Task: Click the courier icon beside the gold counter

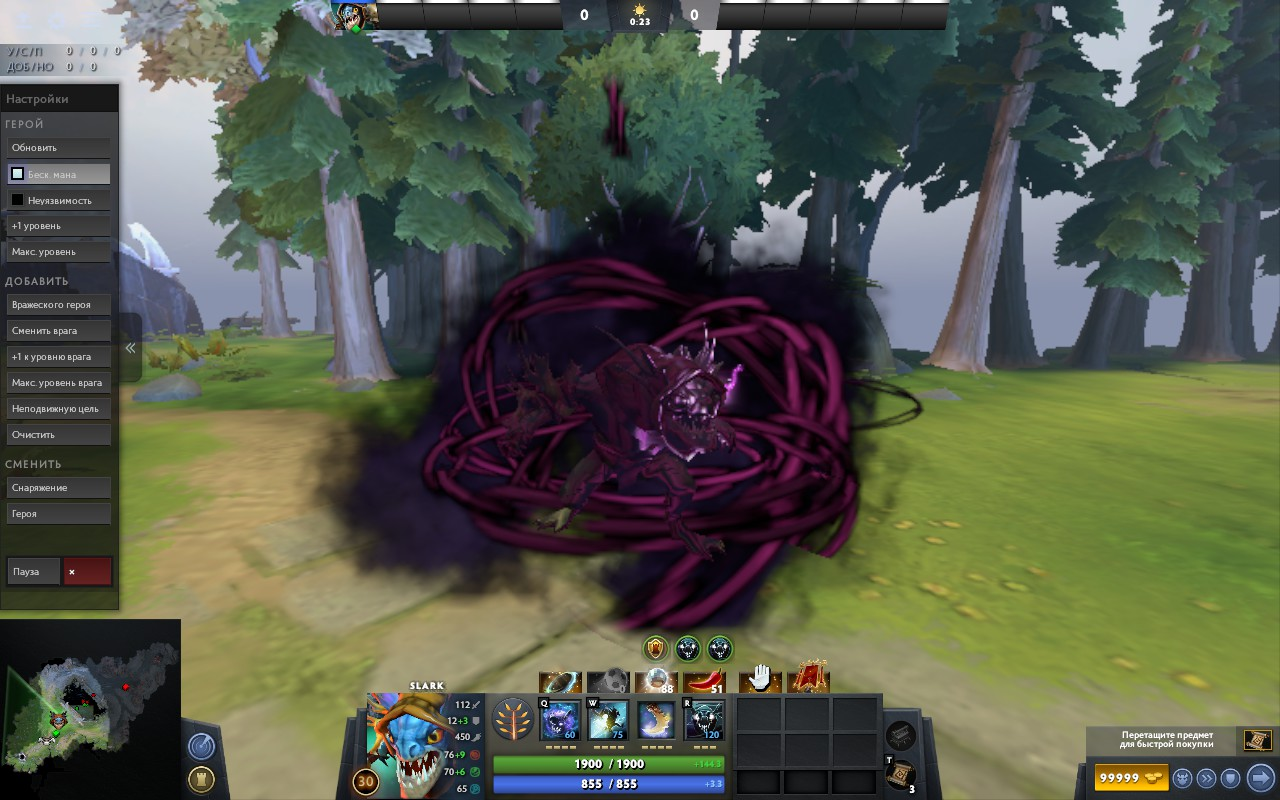Action: pos(1182,778)
